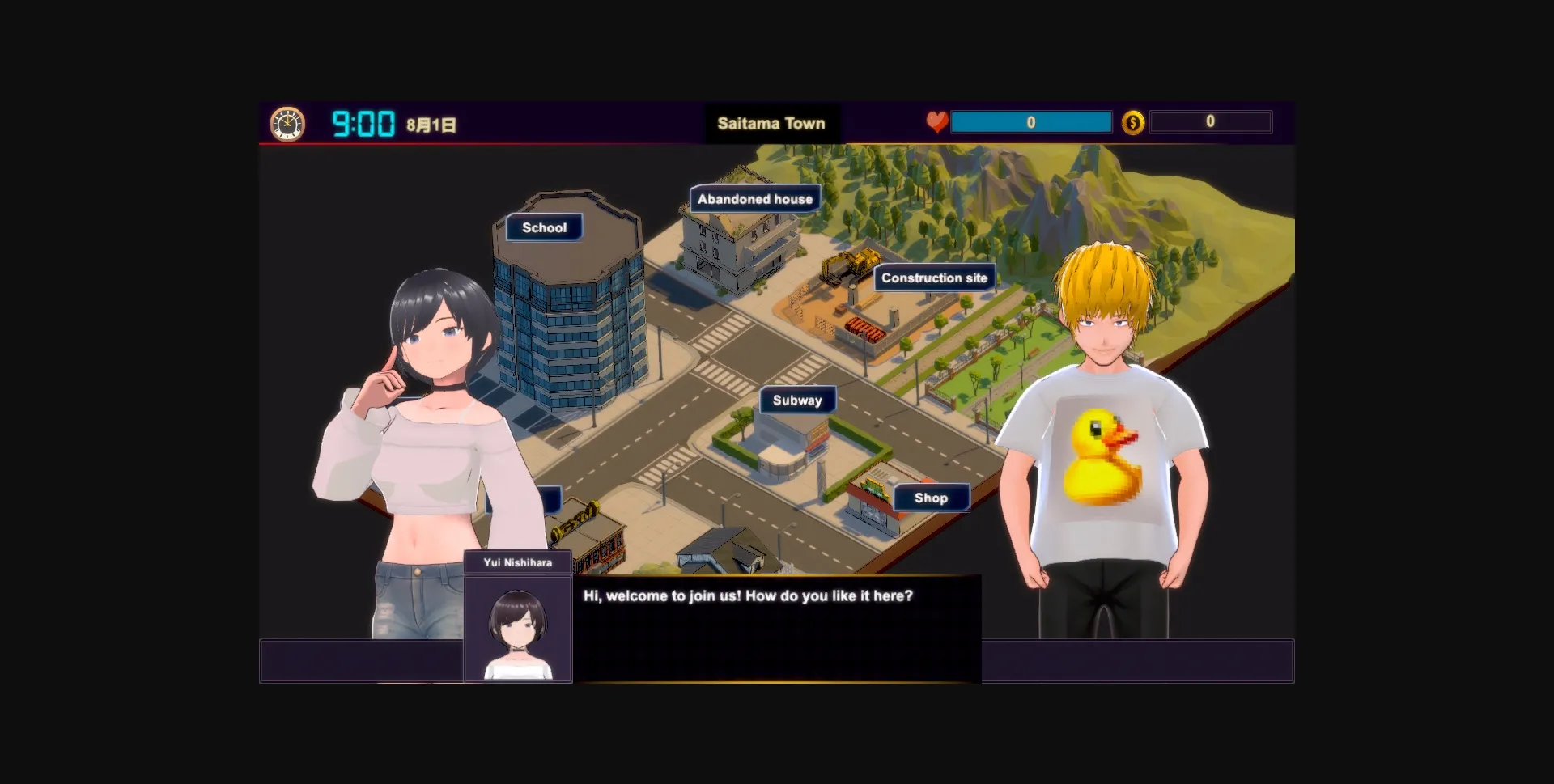Click the blue affection progress bar
Screen dimensions: 1554x784
1031,122
